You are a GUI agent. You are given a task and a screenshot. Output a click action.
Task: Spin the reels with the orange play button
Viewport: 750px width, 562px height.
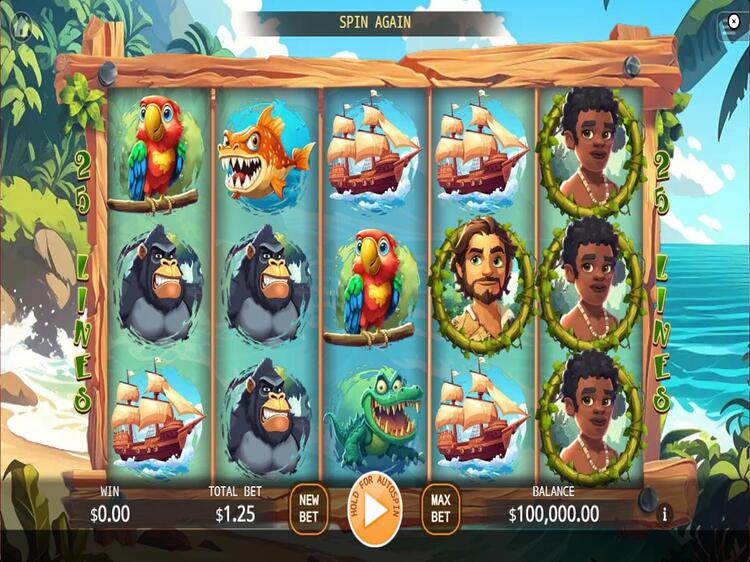point(375,509)
